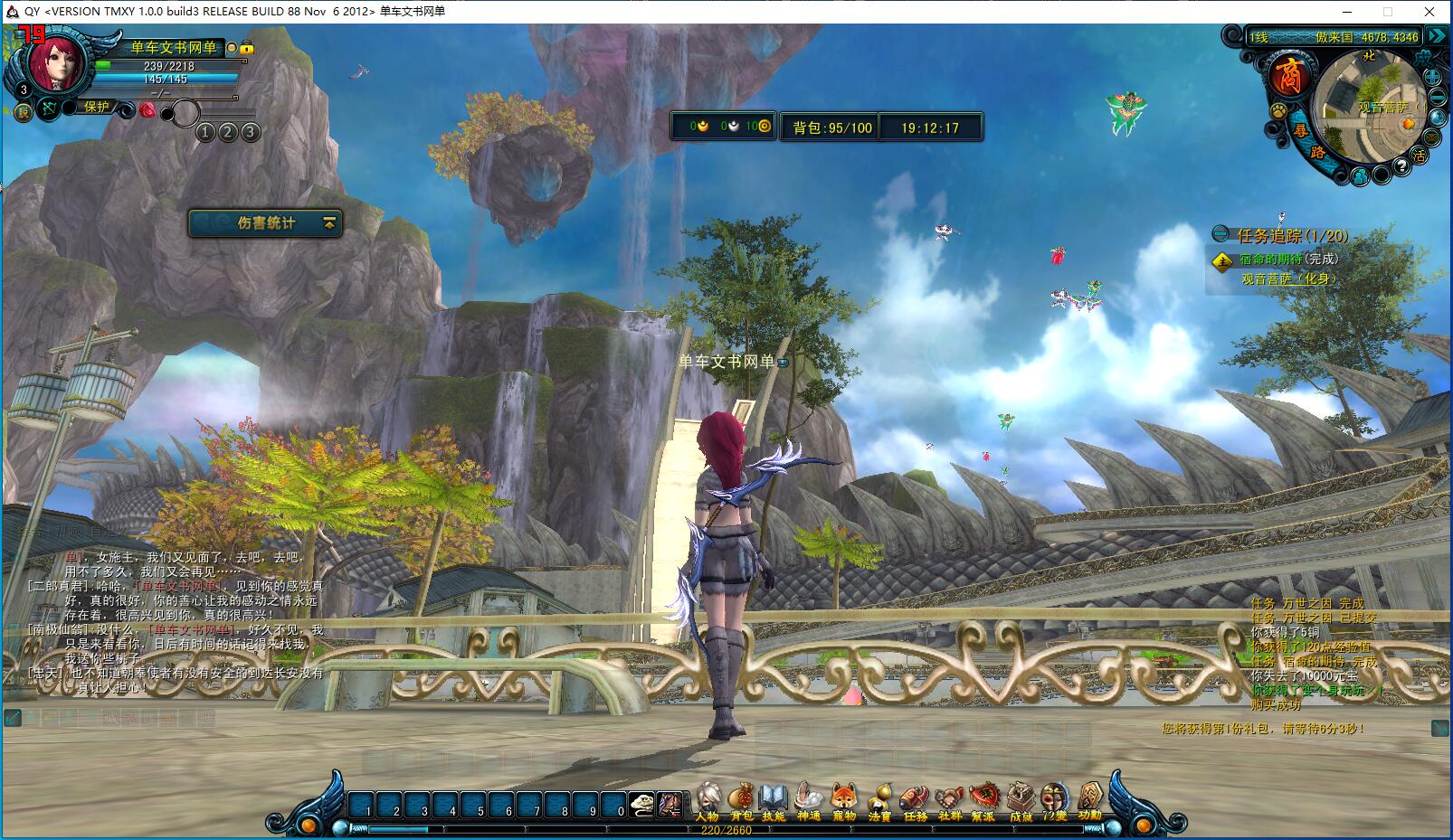Open the 人物 character panel
1453x840 pixels.
(x=708, y=801)
